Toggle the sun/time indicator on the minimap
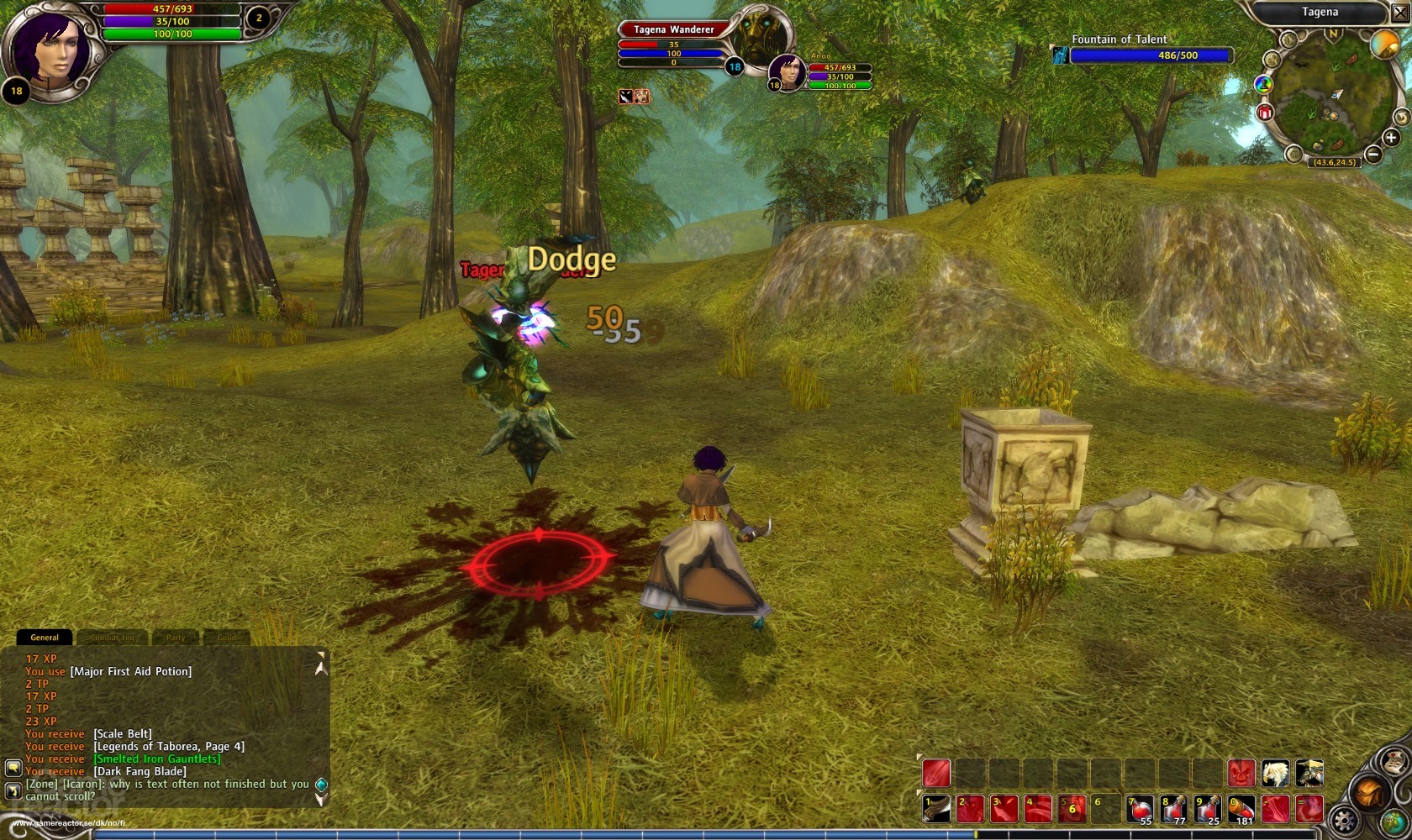The image size is (1412, 840). tap(1385, 45)
